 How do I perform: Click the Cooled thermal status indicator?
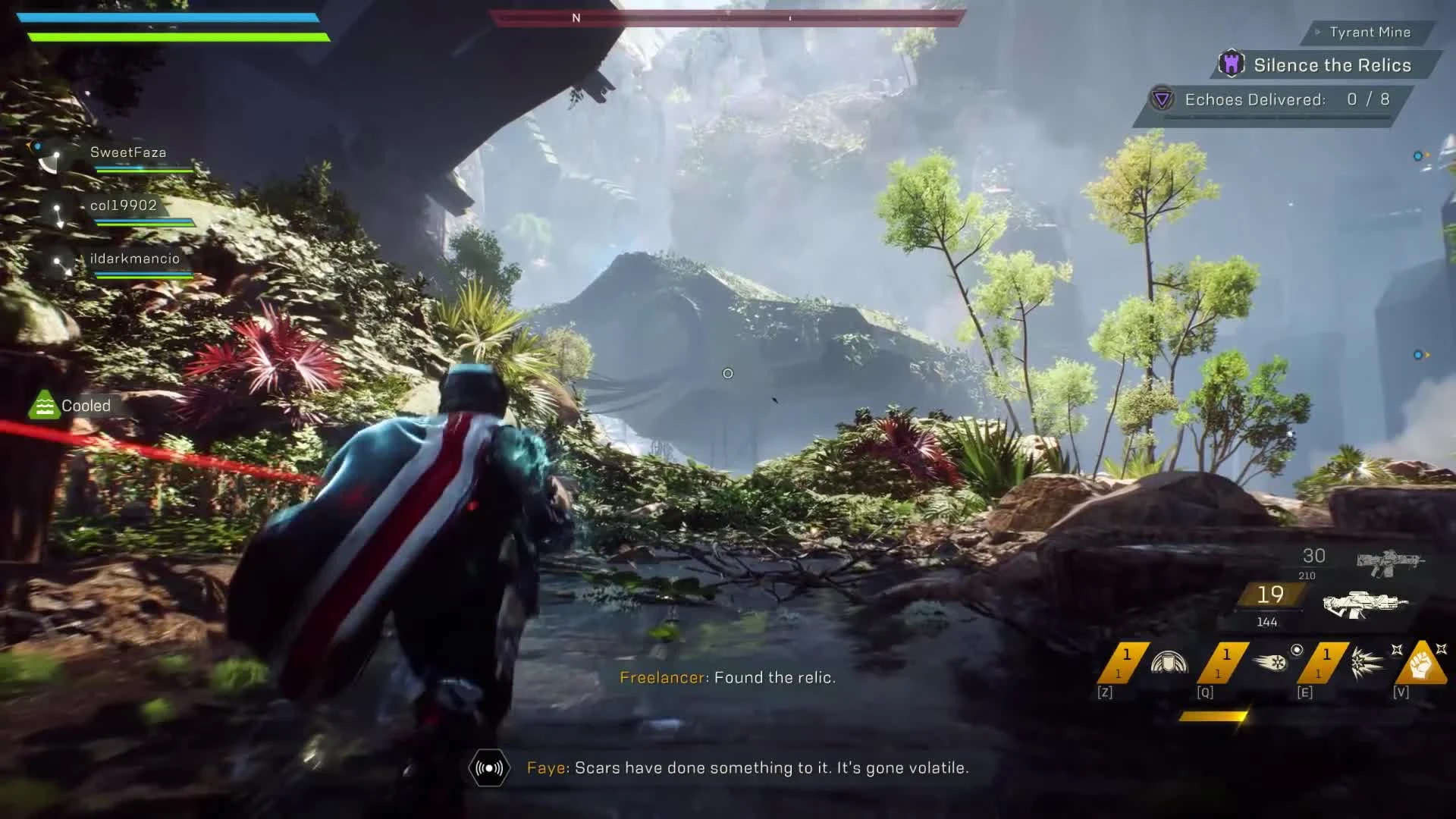pos(44,406)
